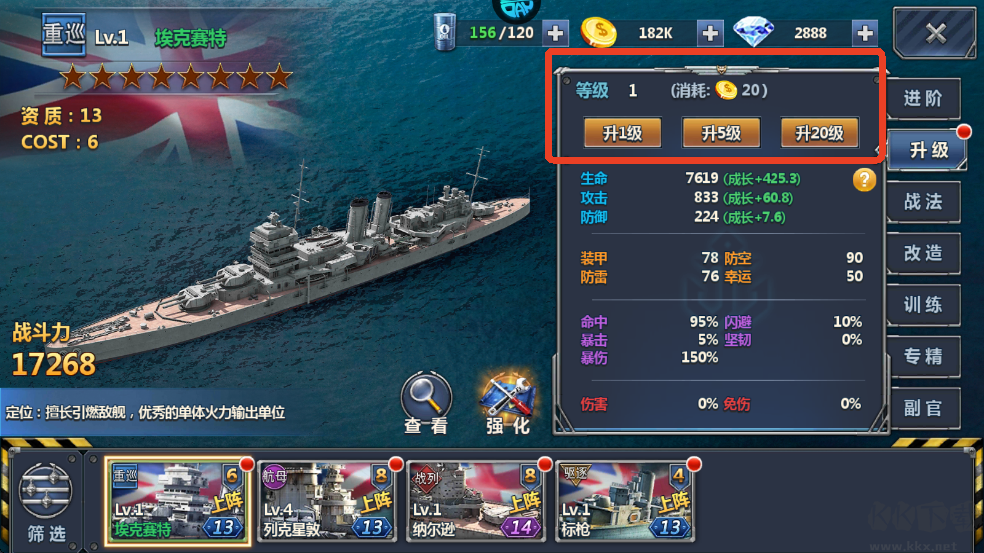Close the ship detail screen

click(935, 33)
